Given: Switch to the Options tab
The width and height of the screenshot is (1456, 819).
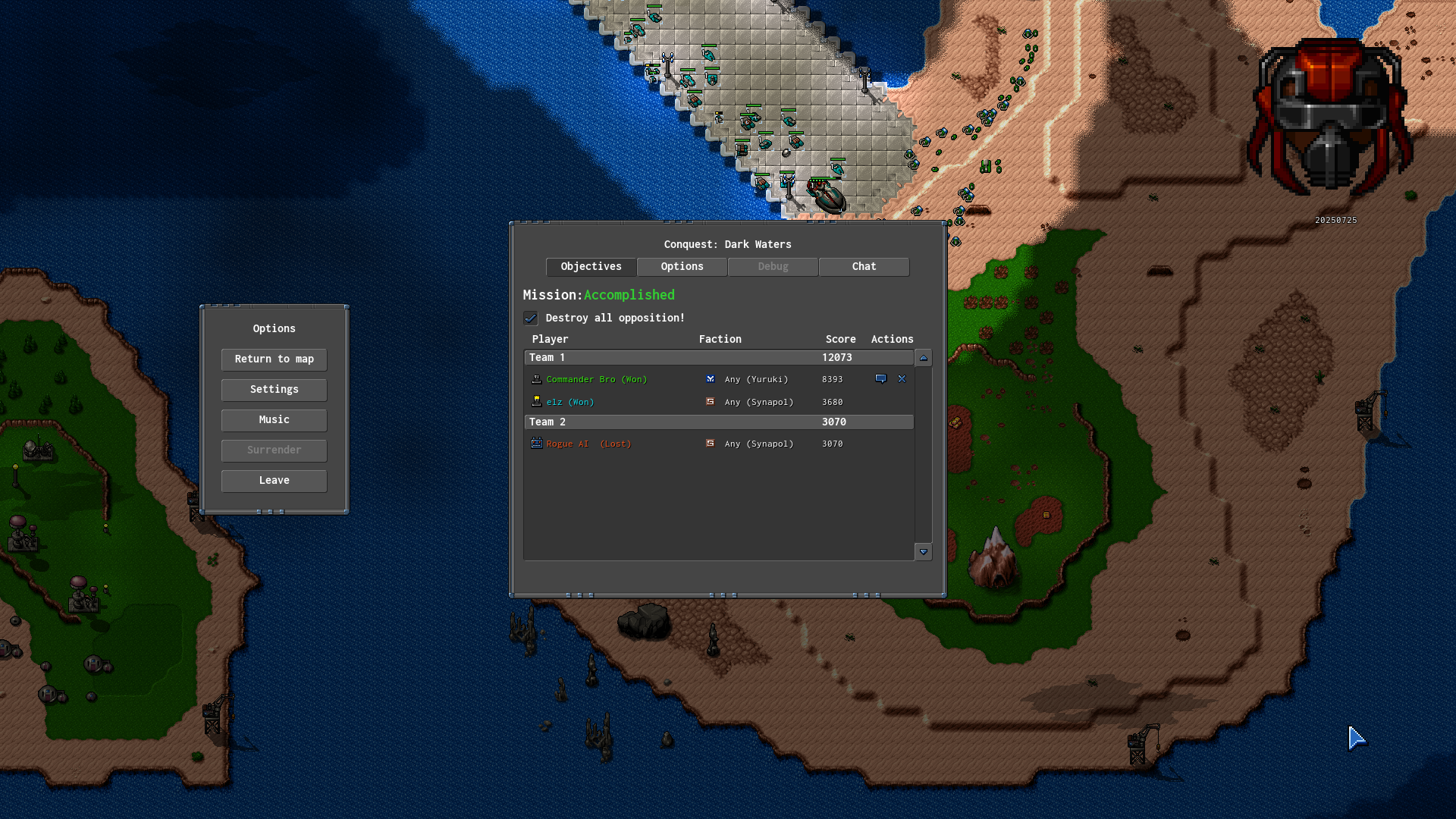Looking at the screenshot, I should [682, 267].
